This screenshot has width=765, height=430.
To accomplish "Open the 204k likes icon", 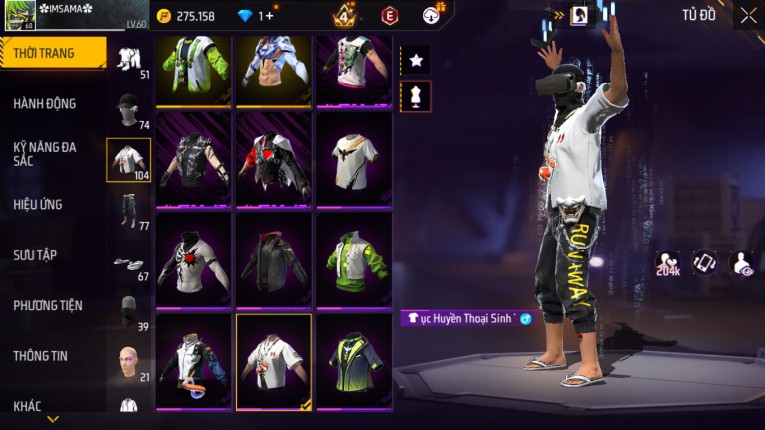I will 667,263.
